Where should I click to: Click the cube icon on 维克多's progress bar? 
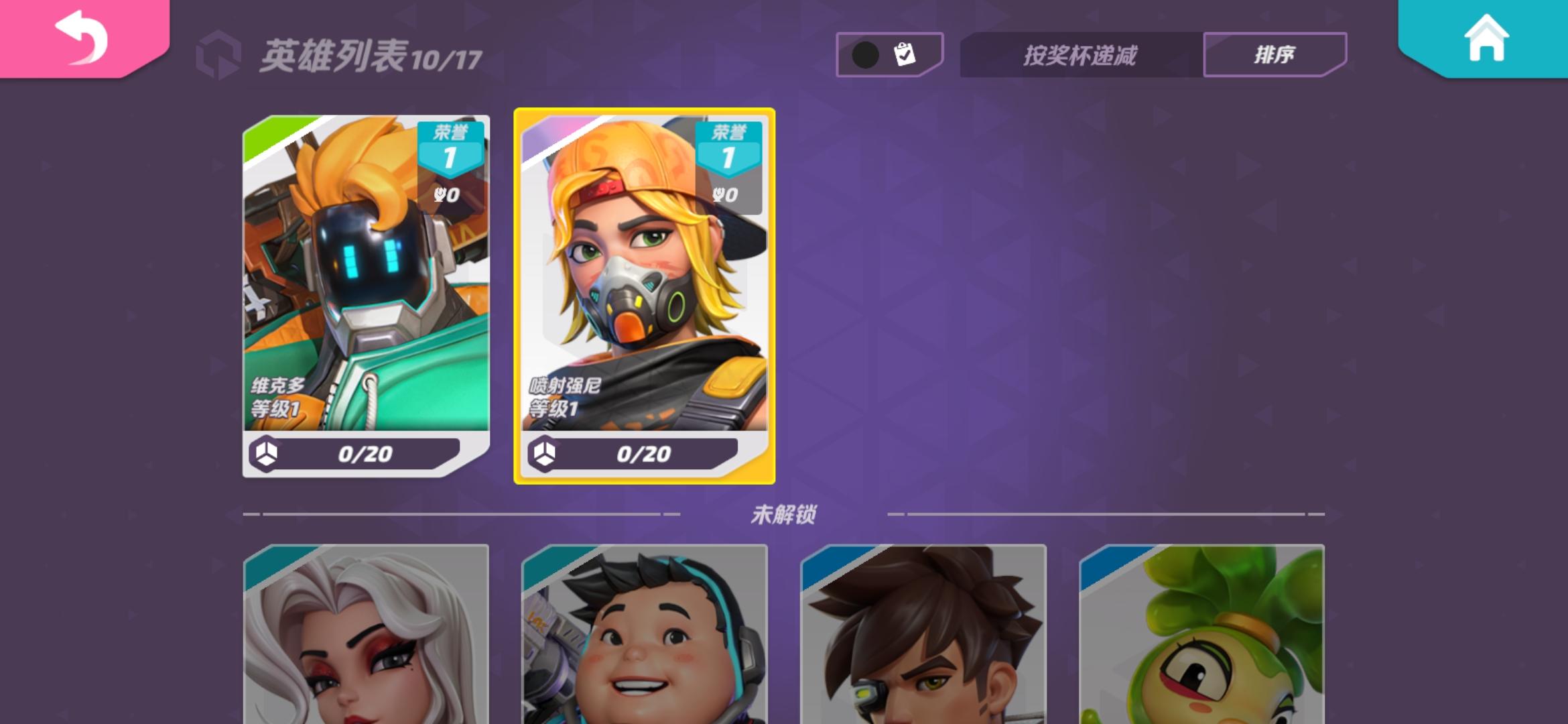[268, 456]
